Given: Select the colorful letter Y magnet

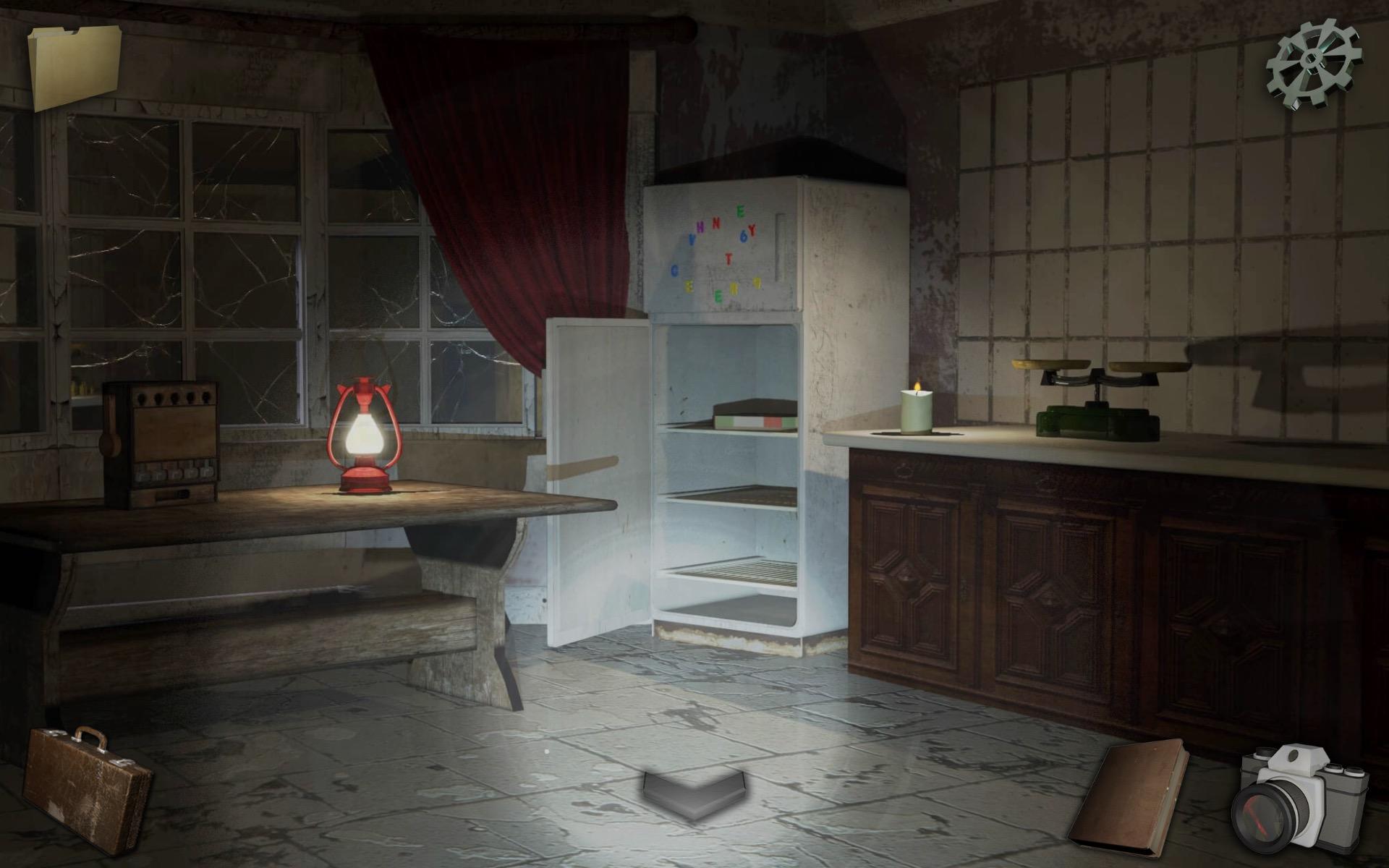Looking at the screenshot, I should (x=752, y=230).
